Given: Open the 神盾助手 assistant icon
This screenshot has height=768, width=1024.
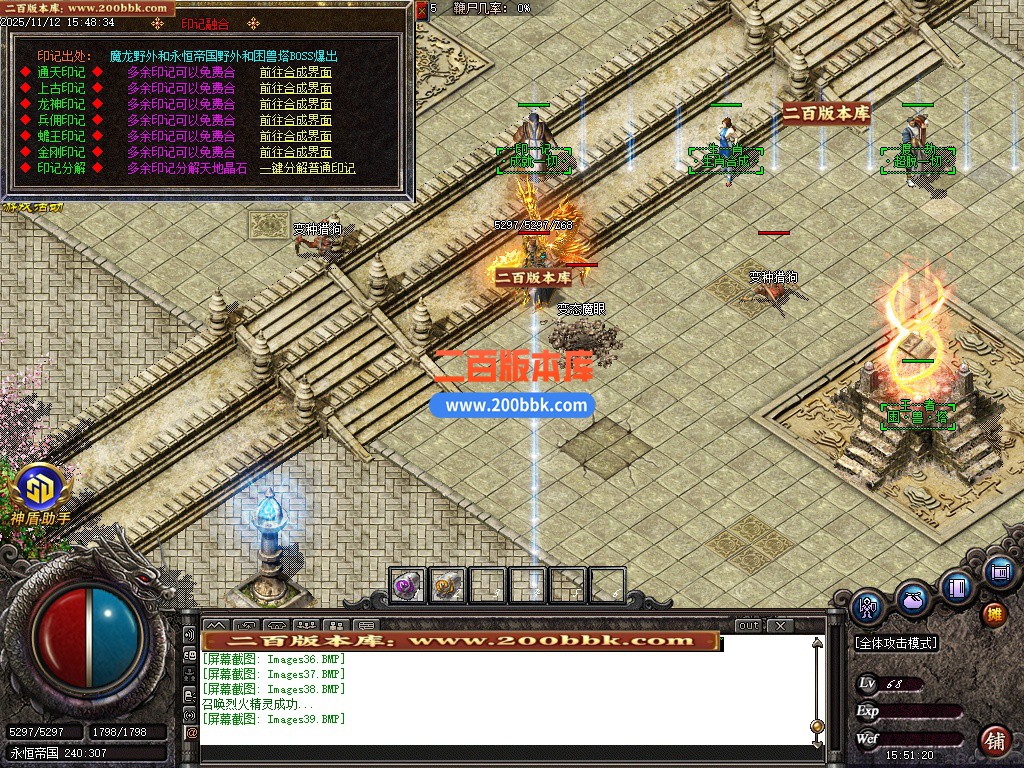Looking at the screenshot, I should pos(41,488).
